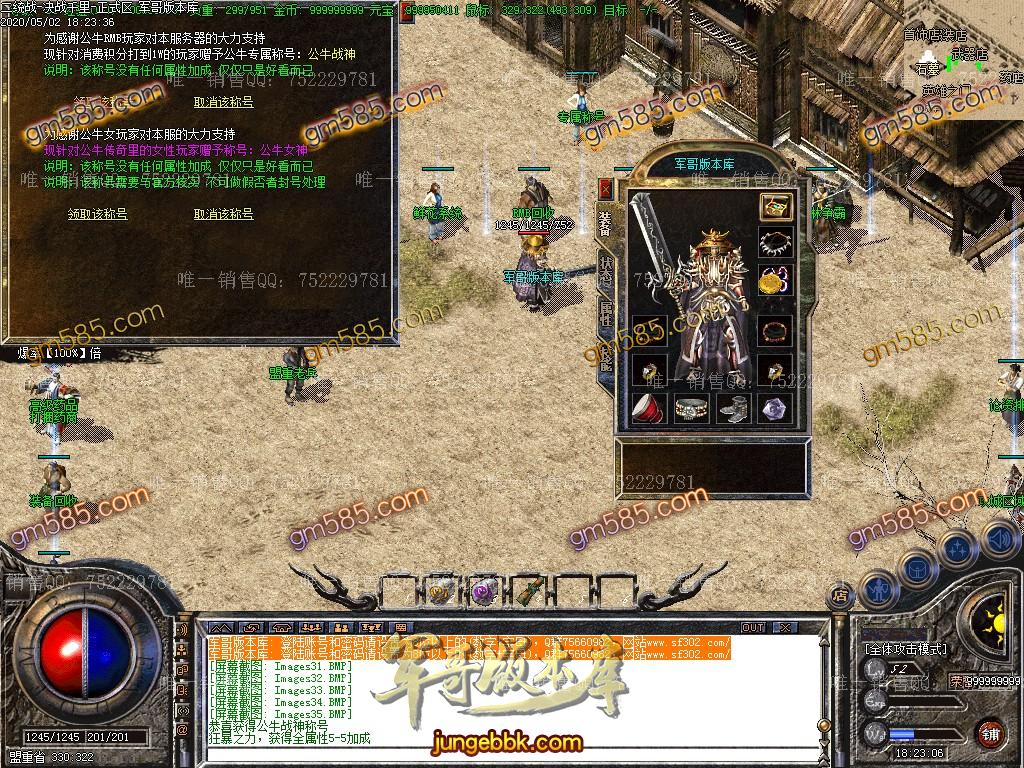Image resolution: width=1024 pixels, height=768 pixels.
Task: Select the red drum item slot
Action: [649, 408]
